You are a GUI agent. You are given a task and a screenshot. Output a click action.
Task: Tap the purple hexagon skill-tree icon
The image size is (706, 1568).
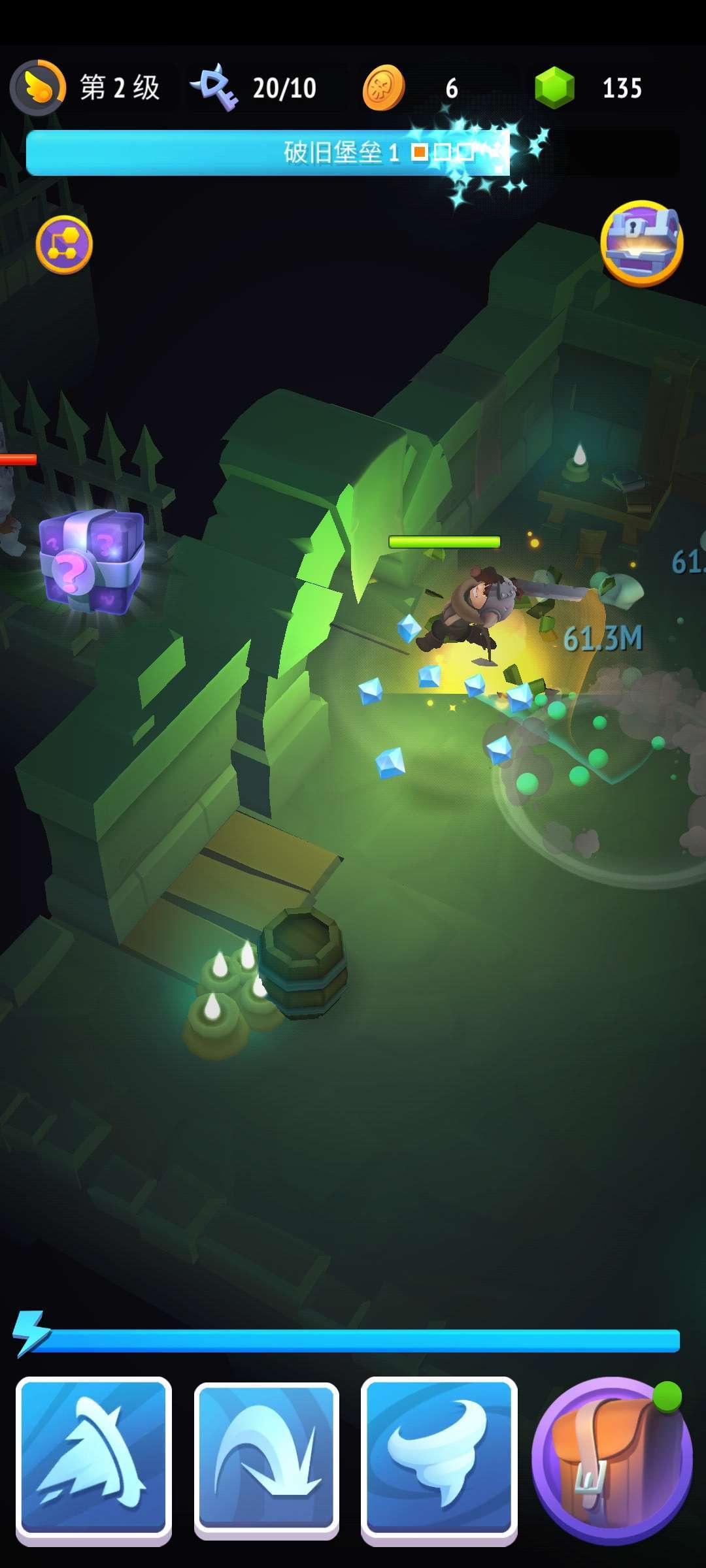tap(64, 244)
